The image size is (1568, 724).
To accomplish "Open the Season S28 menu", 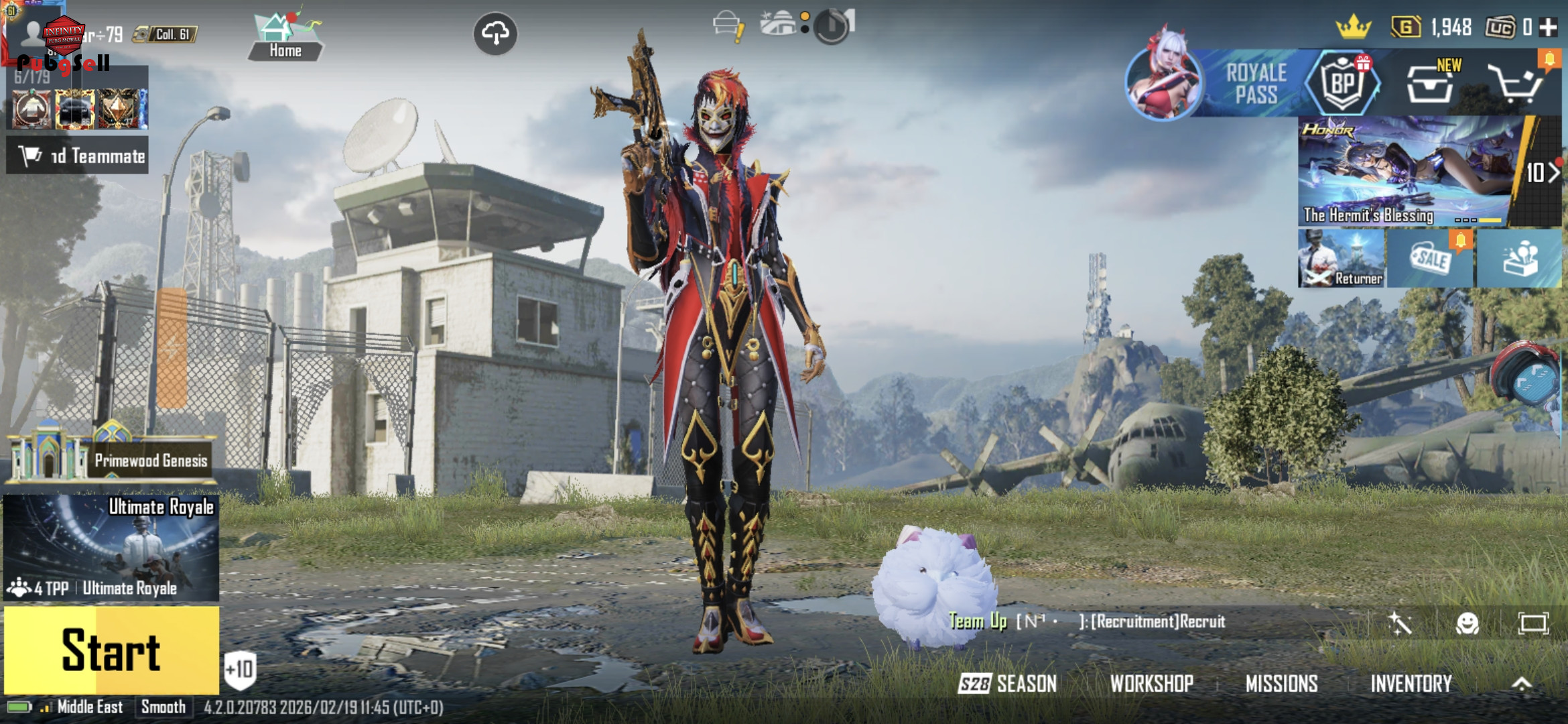I will (x=1008, y=684).
